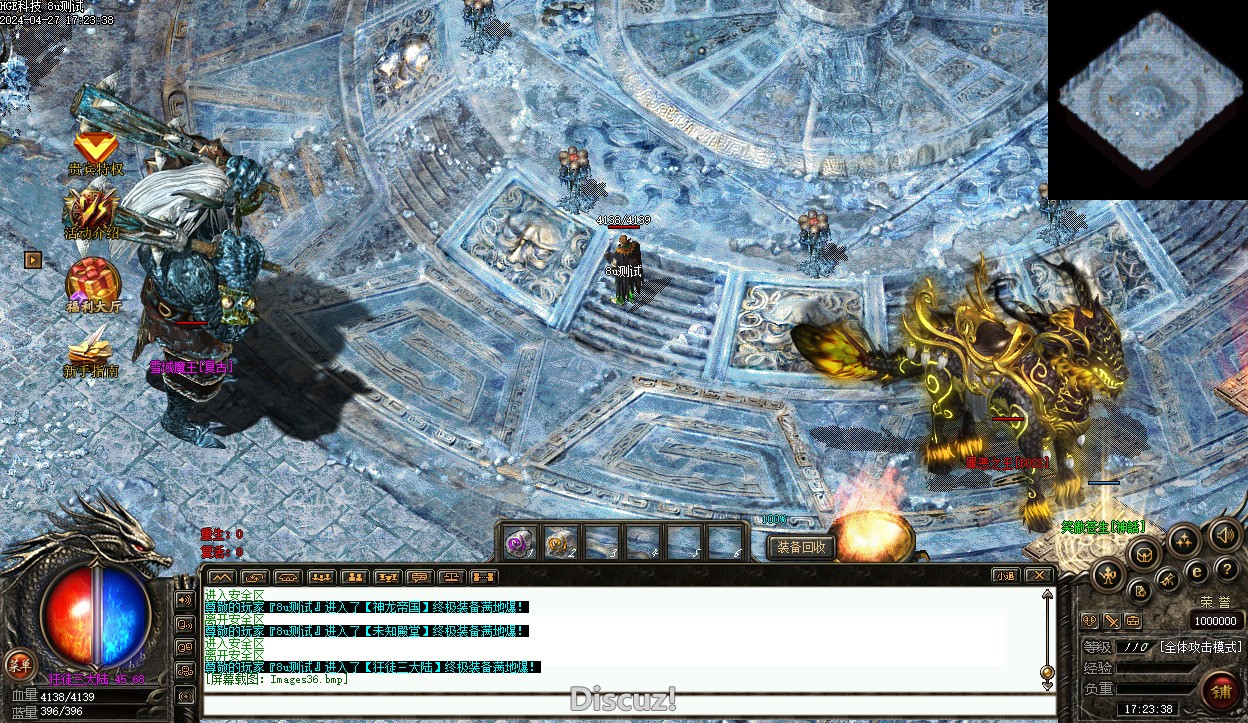
Task: Click the 装备回收 equipment recycle button
Action: 801,547
